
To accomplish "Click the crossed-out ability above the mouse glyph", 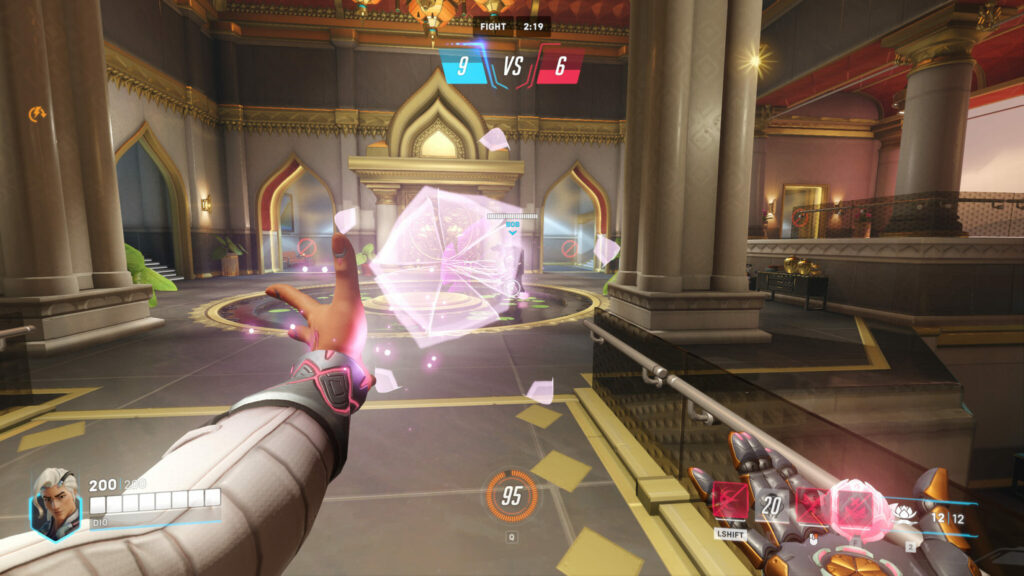I will tap(813, 507).
